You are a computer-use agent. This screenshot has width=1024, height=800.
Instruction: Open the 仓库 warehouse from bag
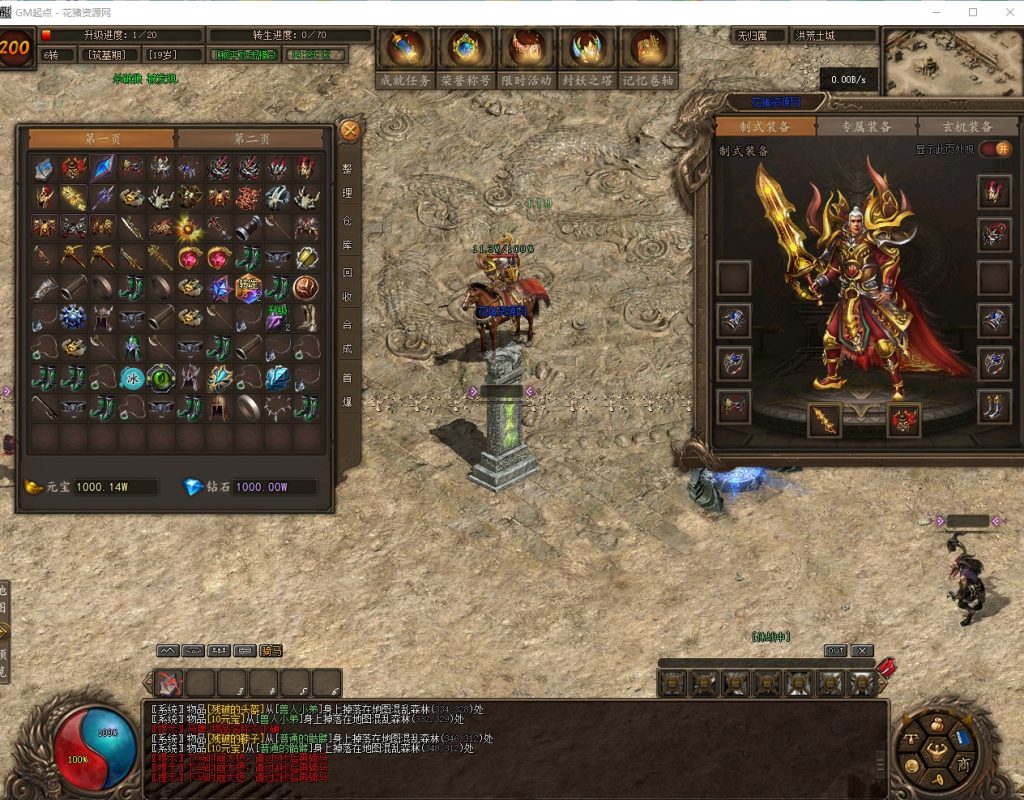click(348, 232)
